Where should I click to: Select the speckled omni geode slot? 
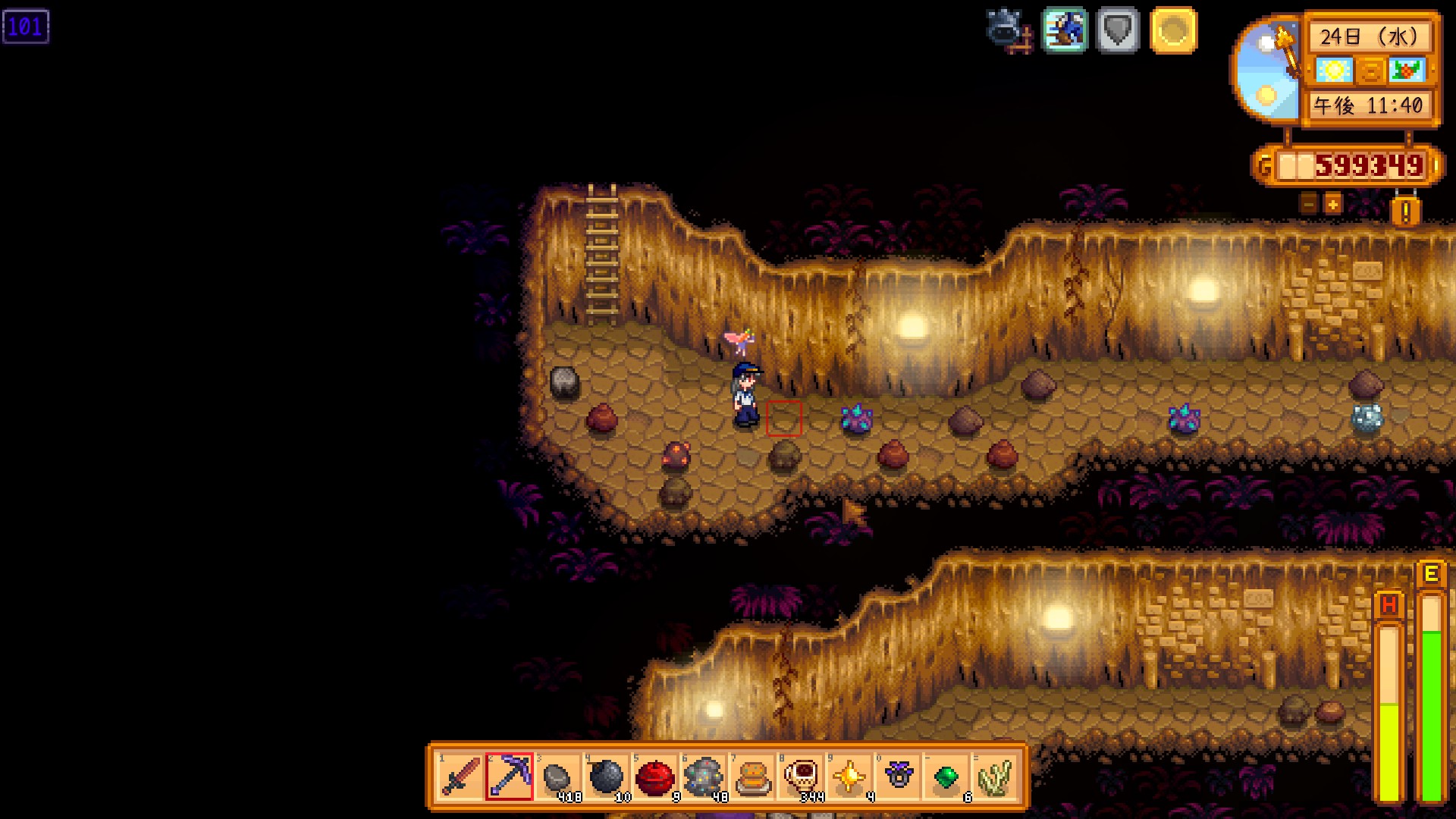(x=703, y=777)
